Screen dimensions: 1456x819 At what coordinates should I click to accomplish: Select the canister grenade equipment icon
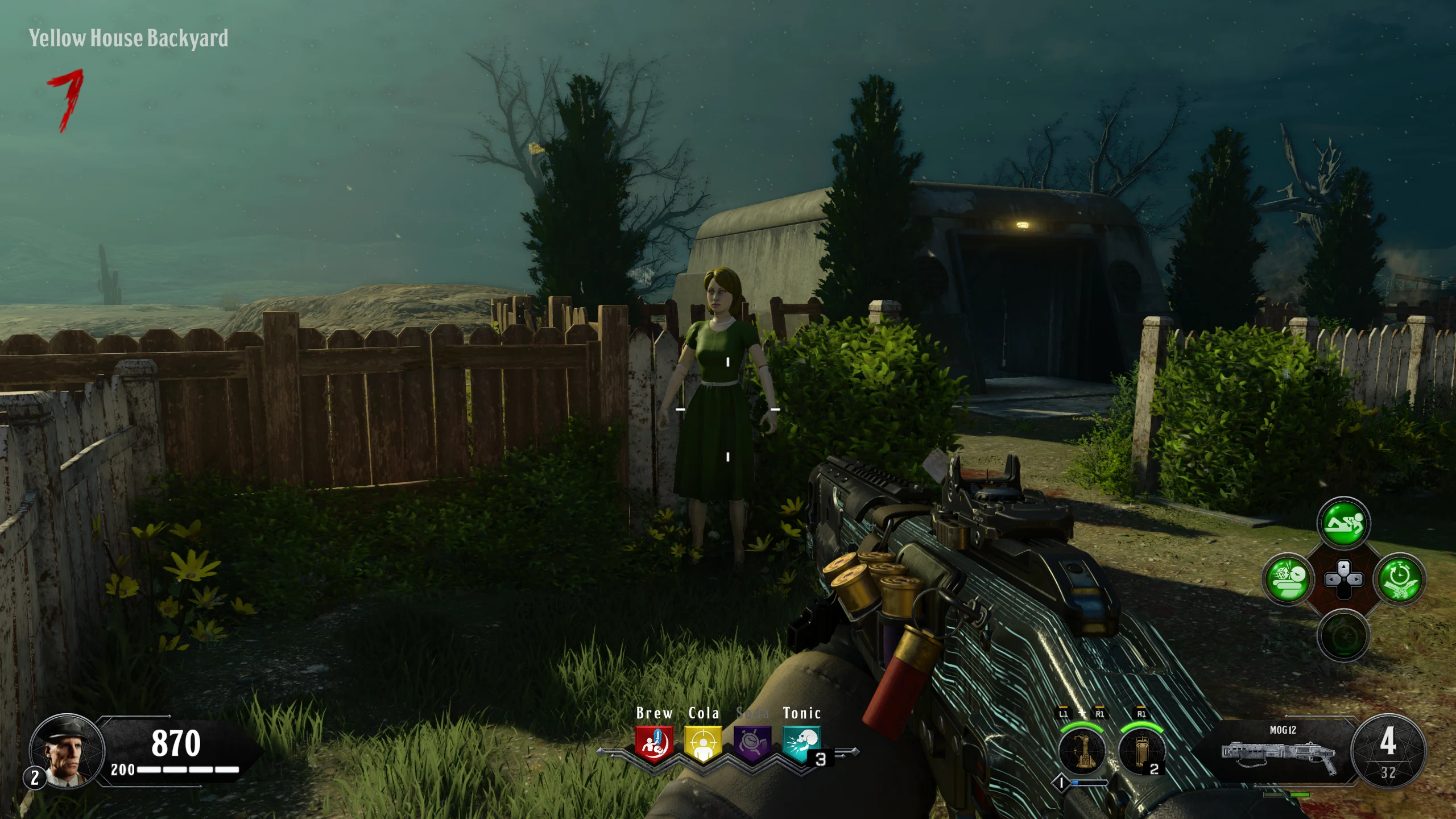coord(1140,751)
